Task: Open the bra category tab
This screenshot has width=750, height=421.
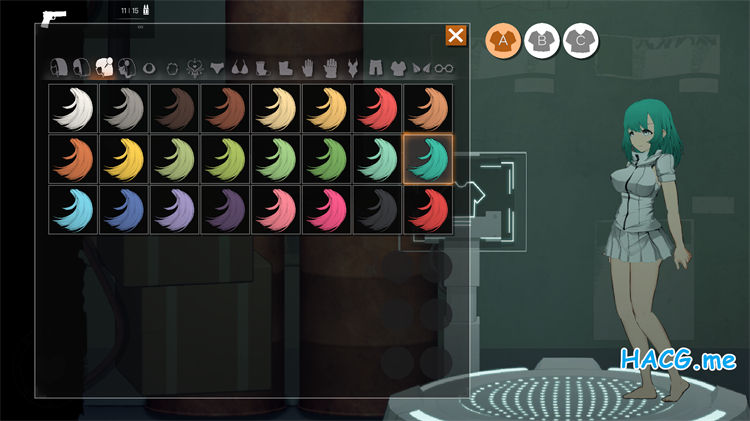Action: tap(239, 68)
